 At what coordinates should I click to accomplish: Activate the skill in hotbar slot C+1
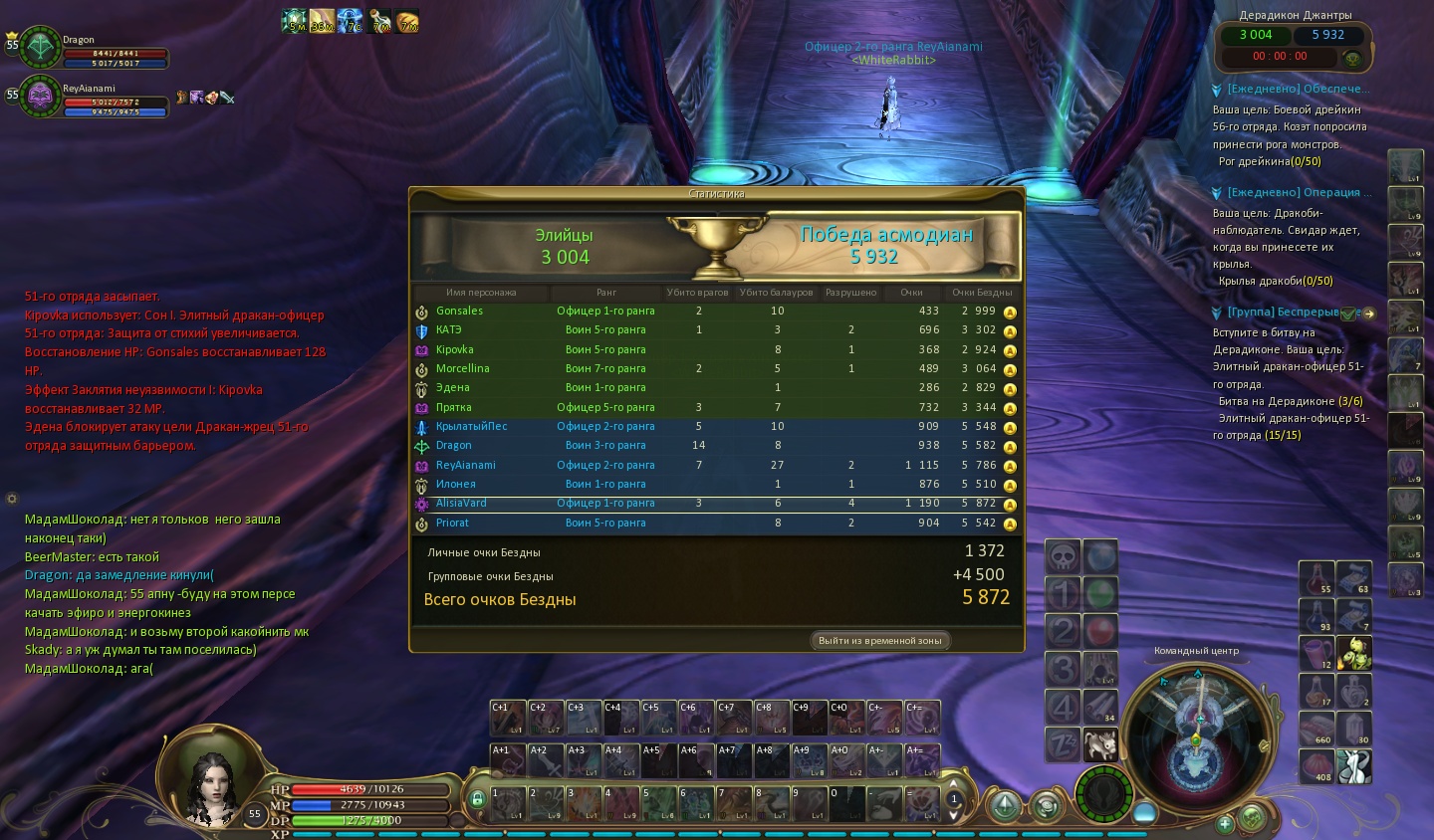click(x=508, y=718)
